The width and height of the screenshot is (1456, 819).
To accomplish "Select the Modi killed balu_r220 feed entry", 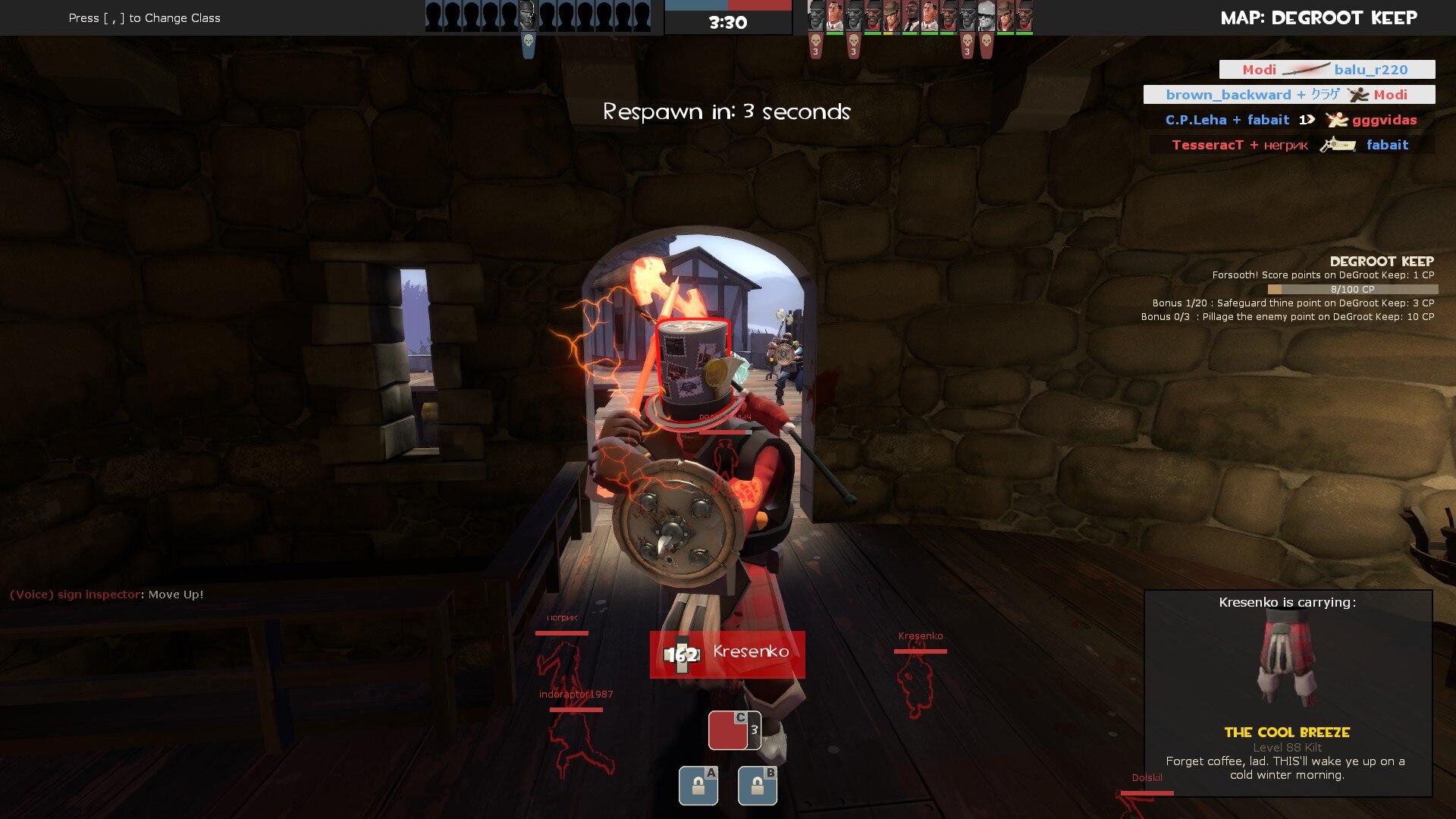I will coord(1326,70).
